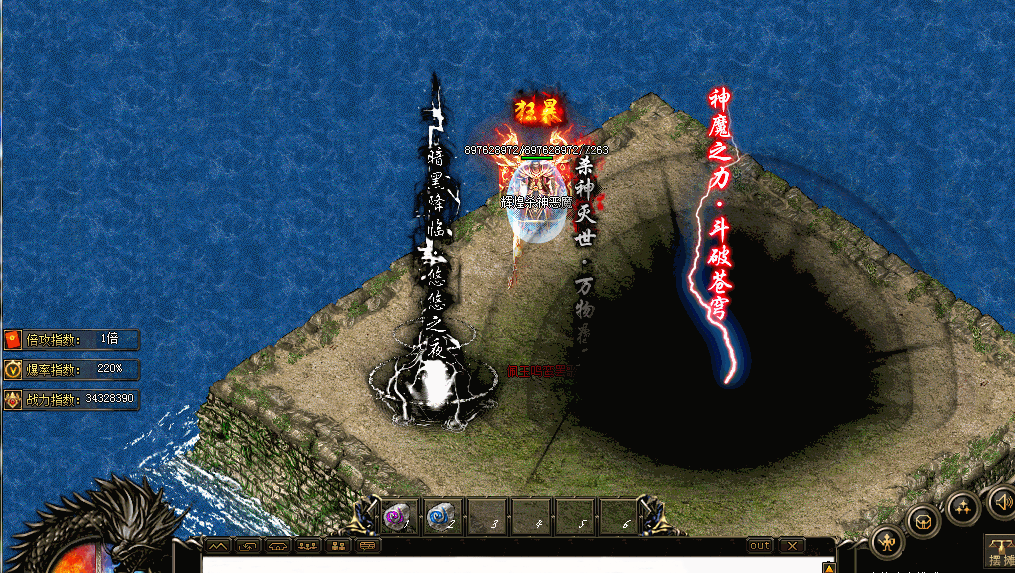This screenshot has height=573, width=1015.
Task: Click the winged emblem icon beside 战力指数
Action: coord(13,399)
